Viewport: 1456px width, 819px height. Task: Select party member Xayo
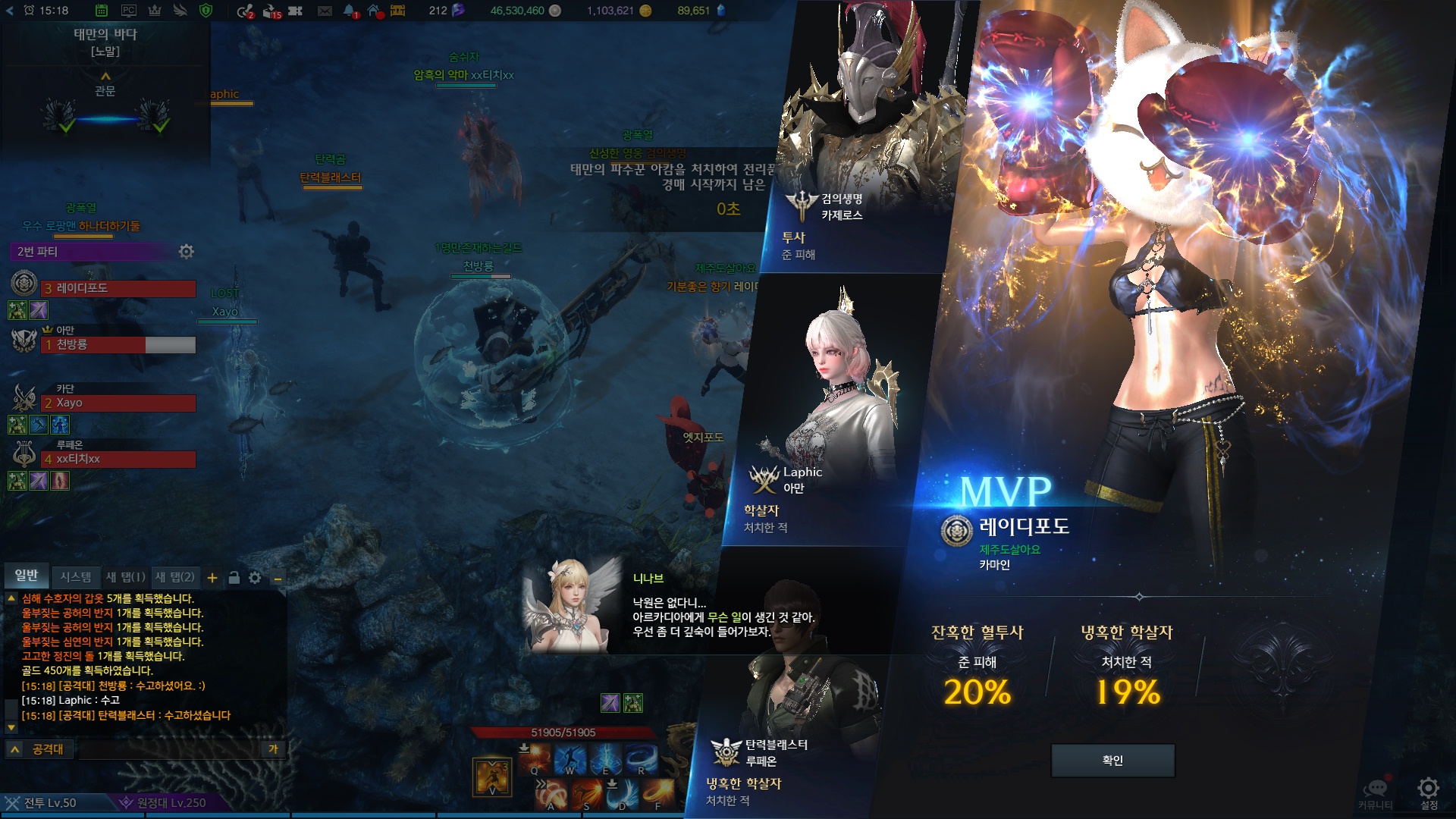click(118, 403)
